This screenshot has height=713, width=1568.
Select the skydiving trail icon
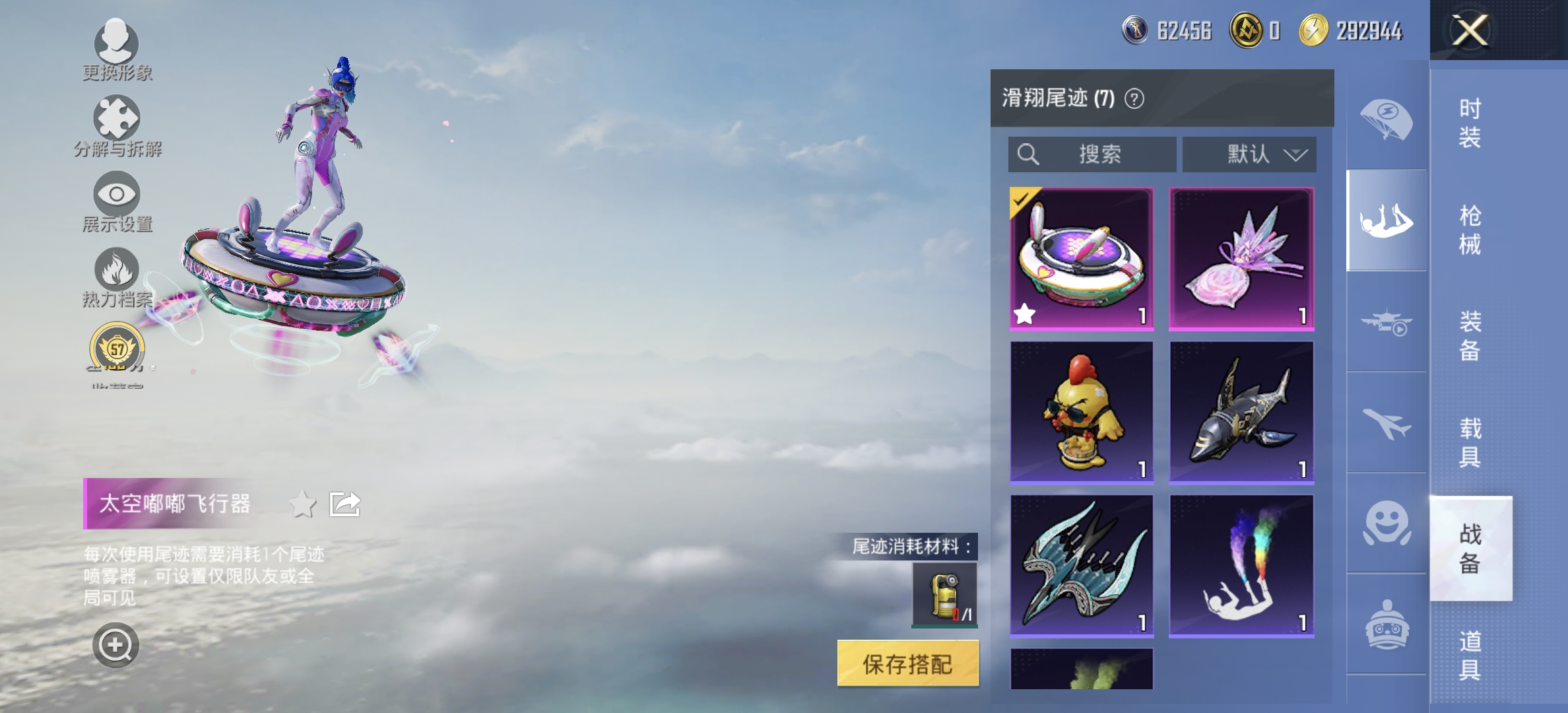[1387, 221]
